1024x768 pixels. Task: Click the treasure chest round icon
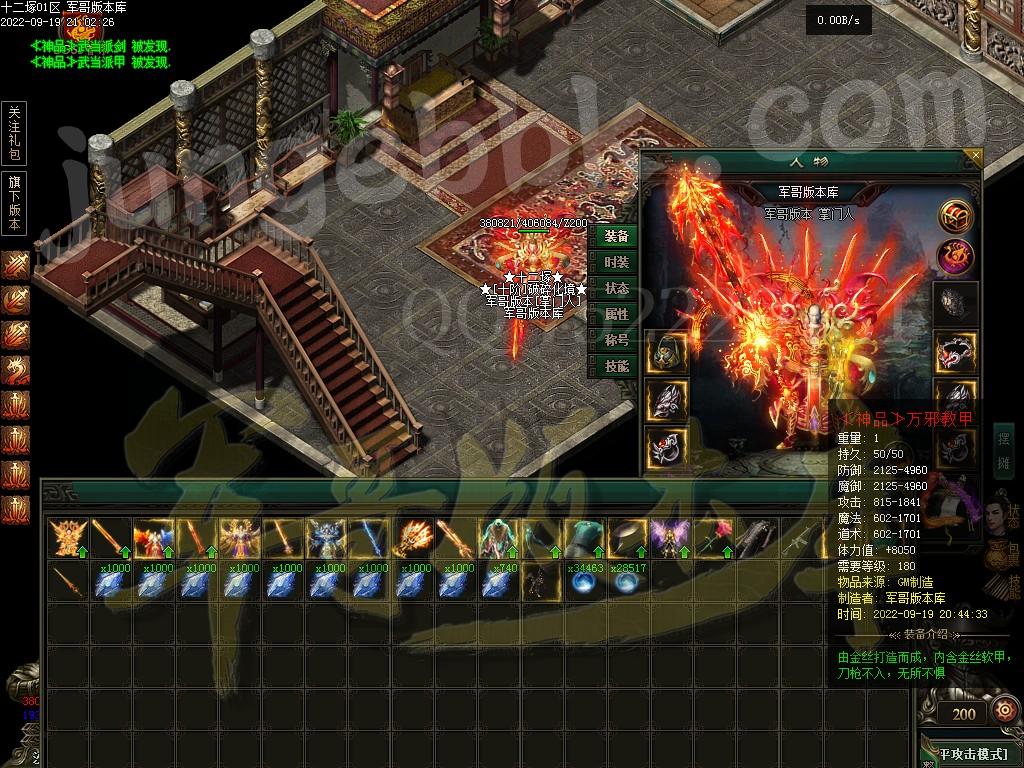956,215
